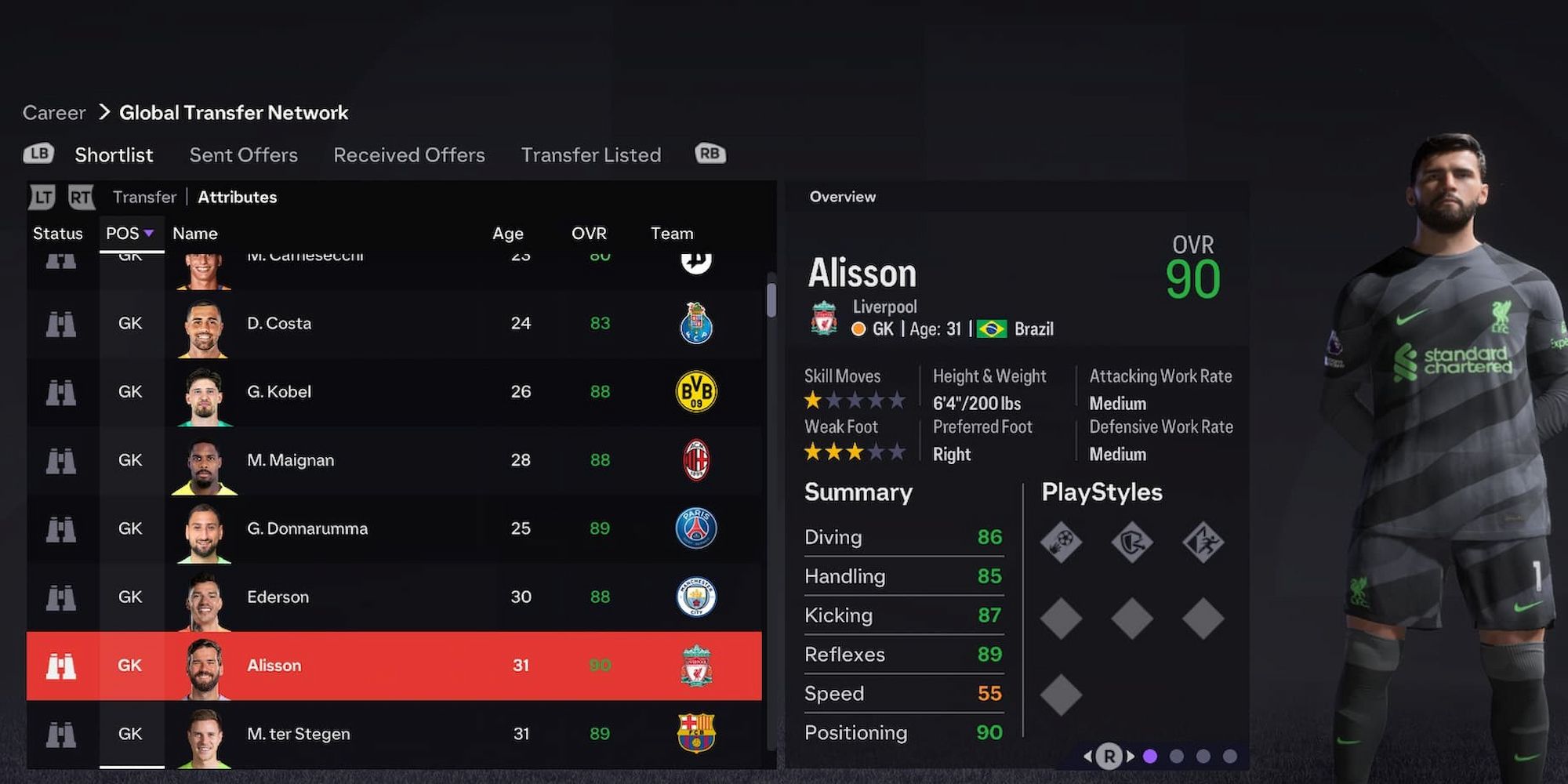Open the POS sort dropdown
The width and height of the screenshot is (1568, 784).
(x=130, y=233)
